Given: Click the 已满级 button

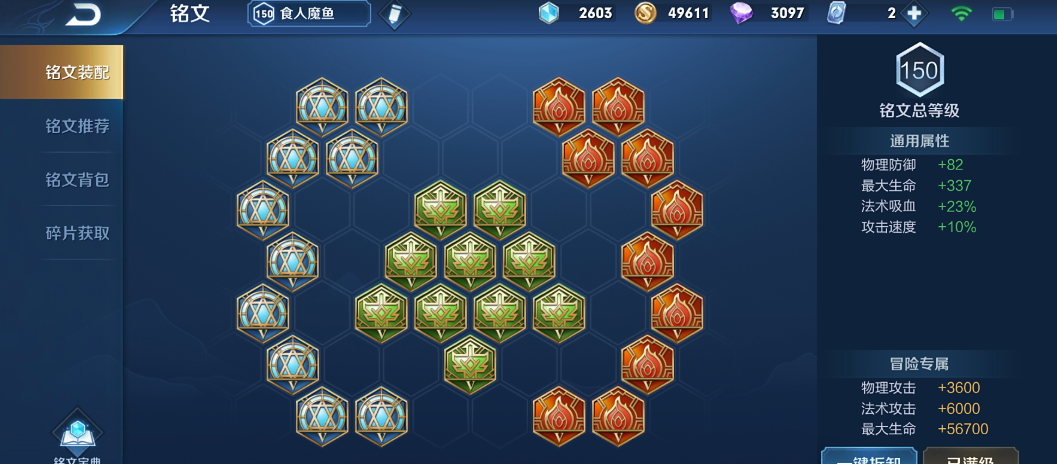Looking at the screenshot, I should [970, 456].
